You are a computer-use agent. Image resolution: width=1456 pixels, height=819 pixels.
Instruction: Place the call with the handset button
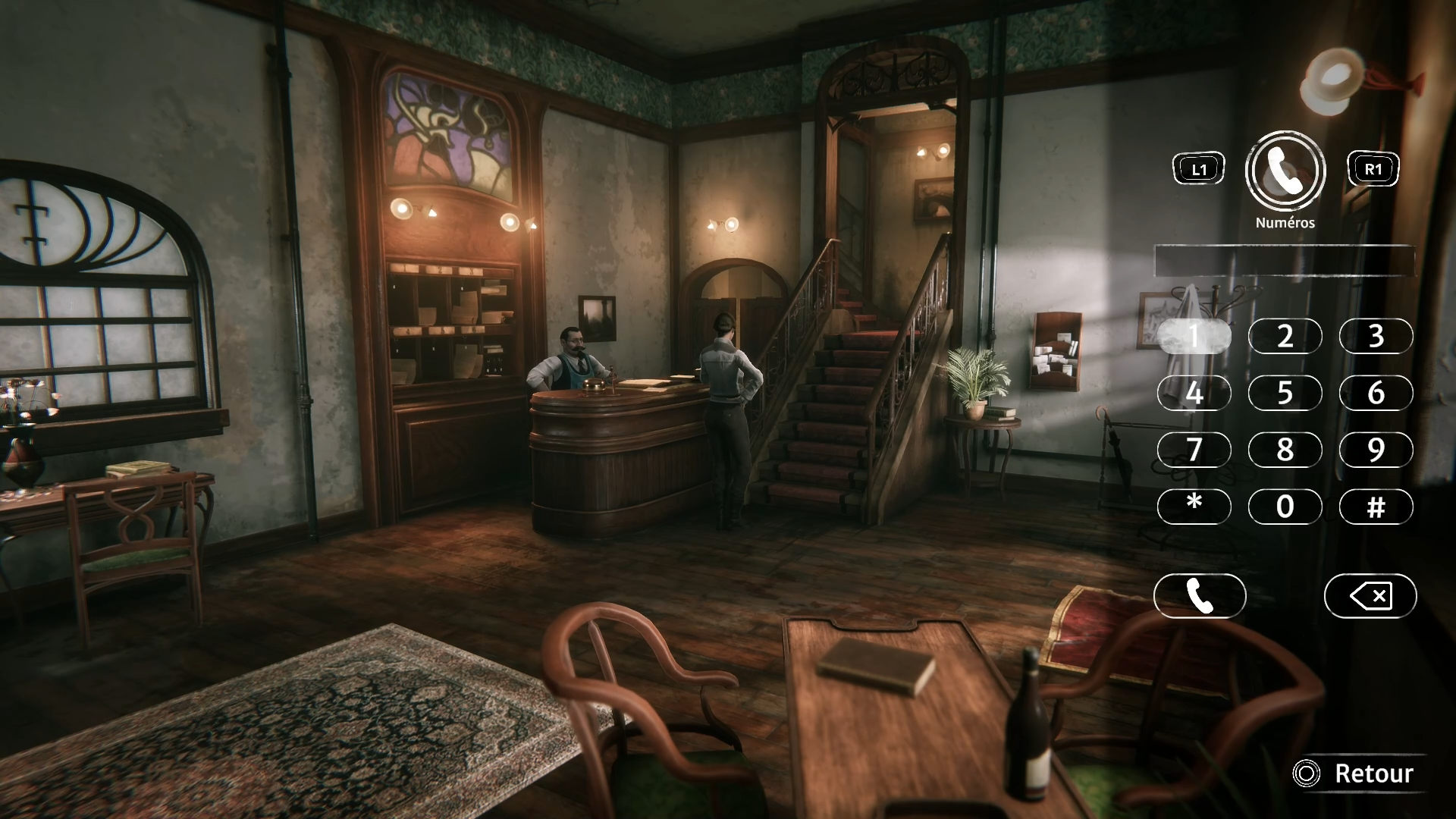coord(1199,596)
